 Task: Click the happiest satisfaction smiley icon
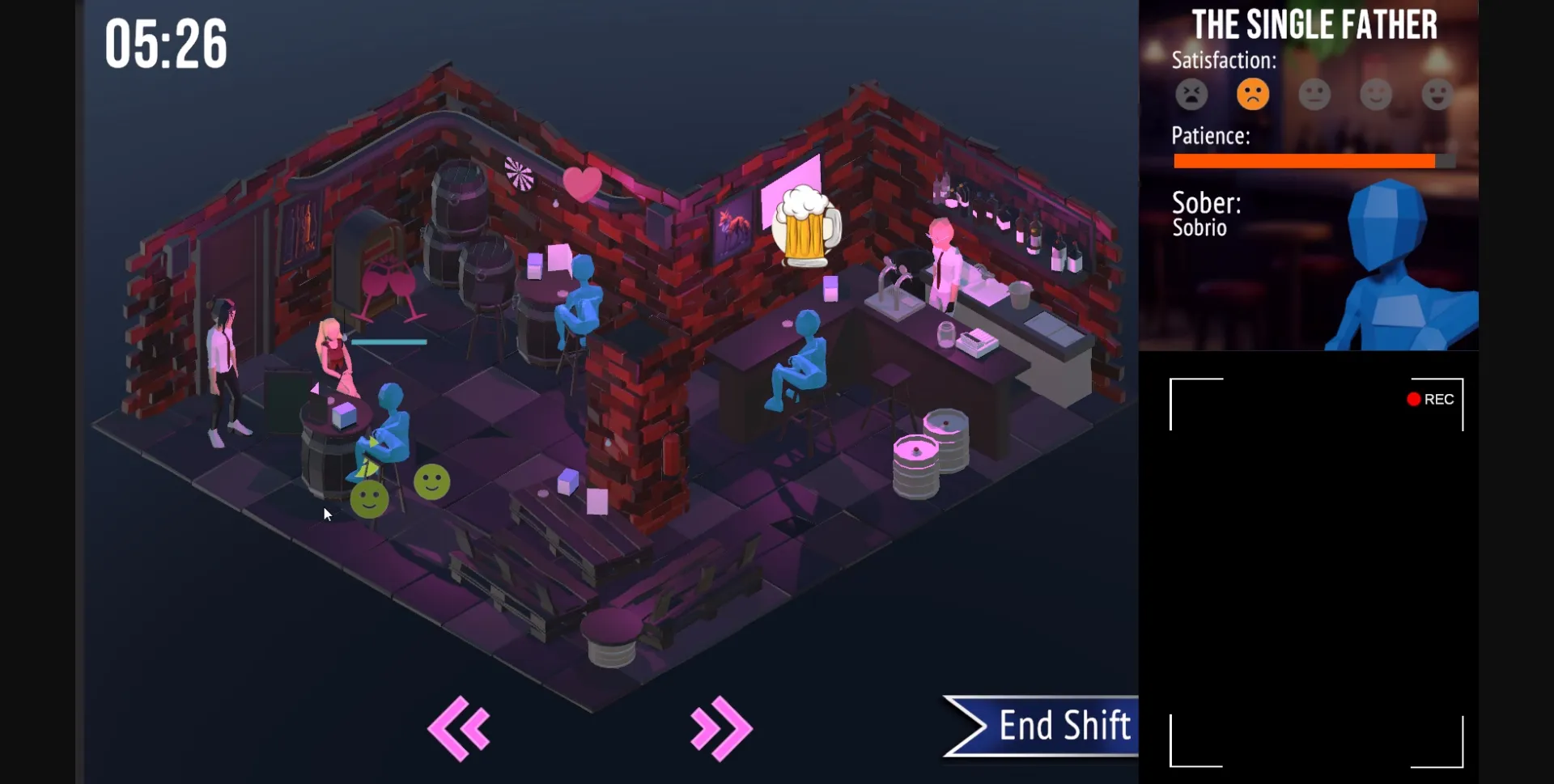[1439, 94]
